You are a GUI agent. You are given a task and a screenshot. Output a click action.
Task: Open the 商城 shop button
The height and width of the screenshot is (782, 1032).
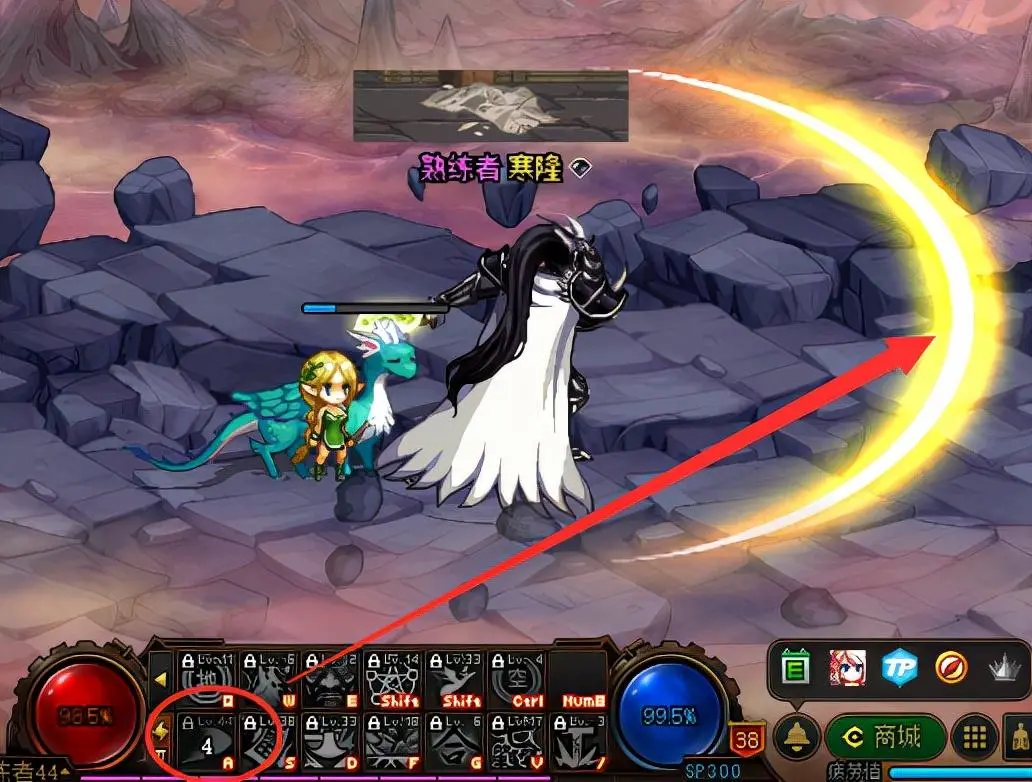[x=885, y=738]
